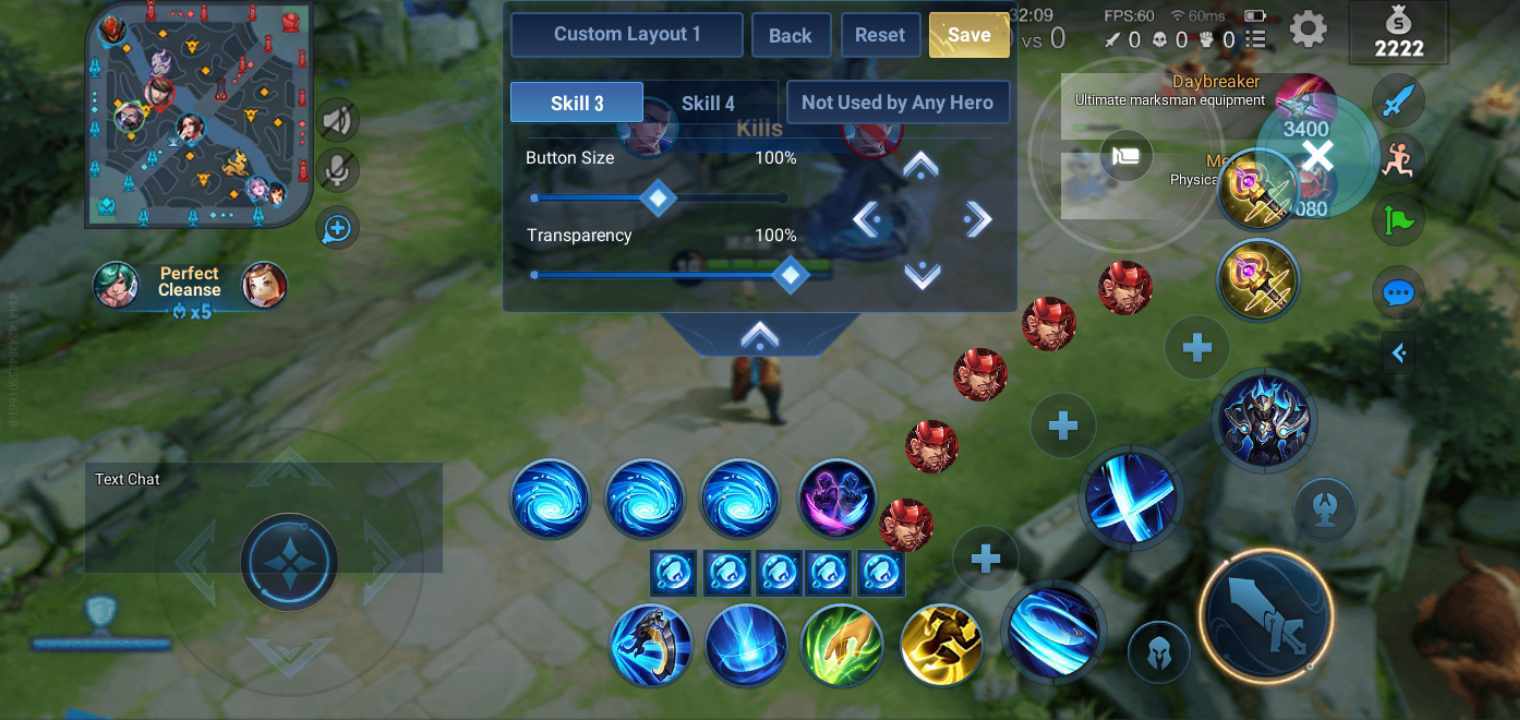Select Not Used by Any Hero

point(897,101)
